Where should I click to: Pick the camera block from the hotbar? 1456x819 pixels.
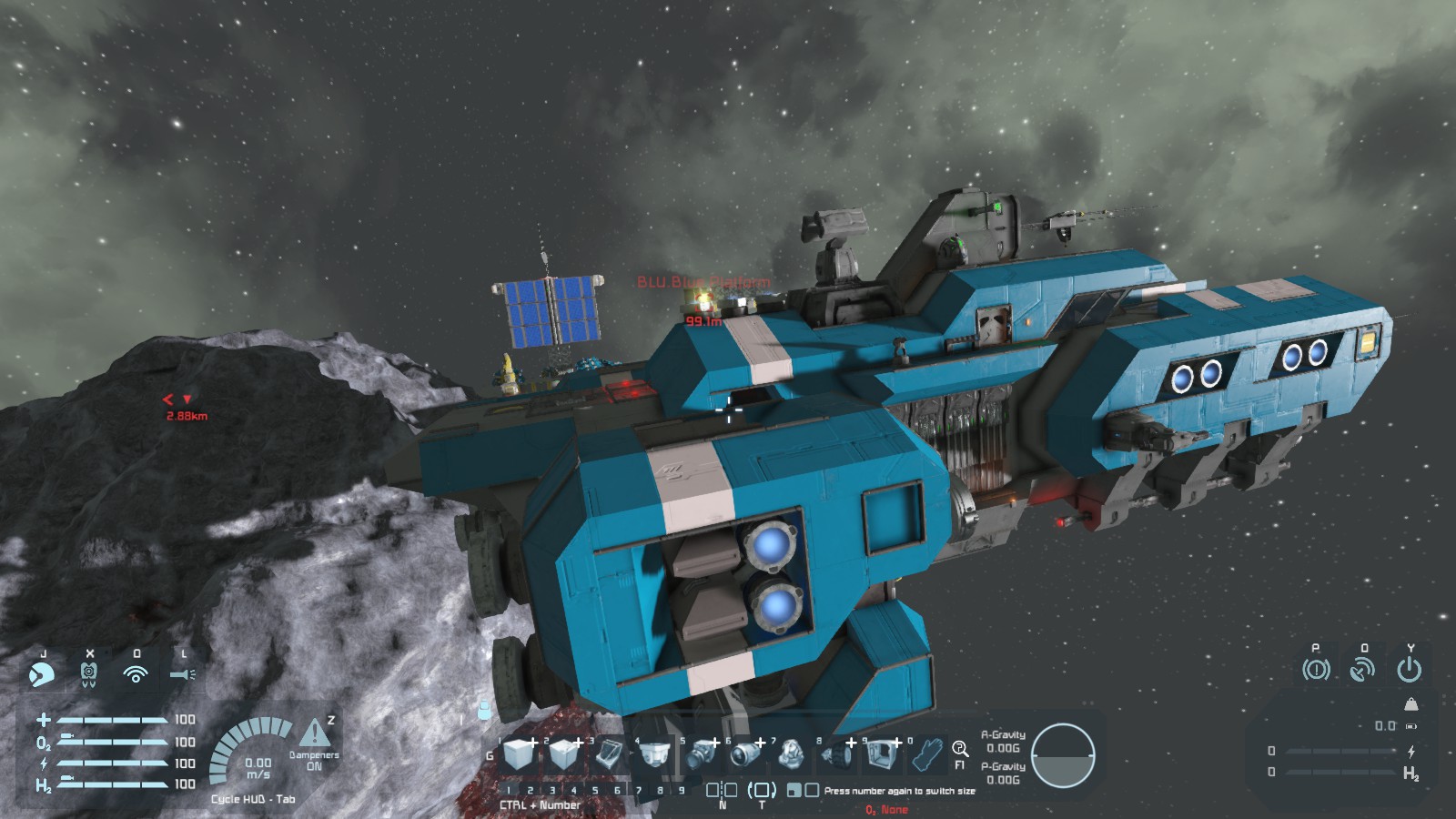pos(702,754)
